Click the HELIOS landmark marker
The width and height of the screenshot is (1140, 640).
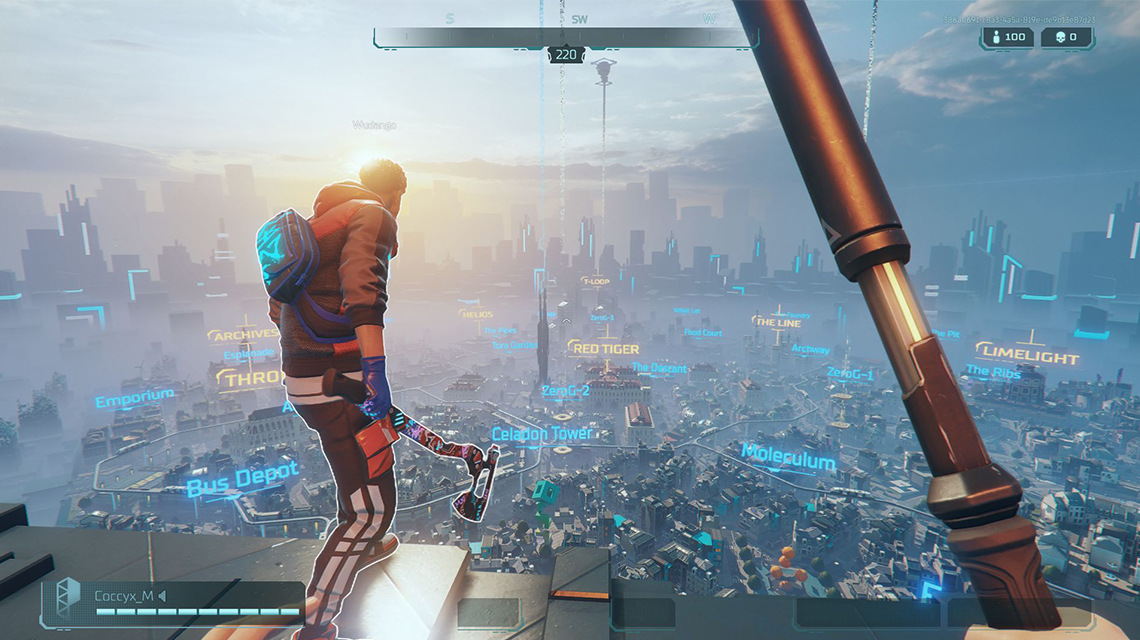tap(476, 314)
